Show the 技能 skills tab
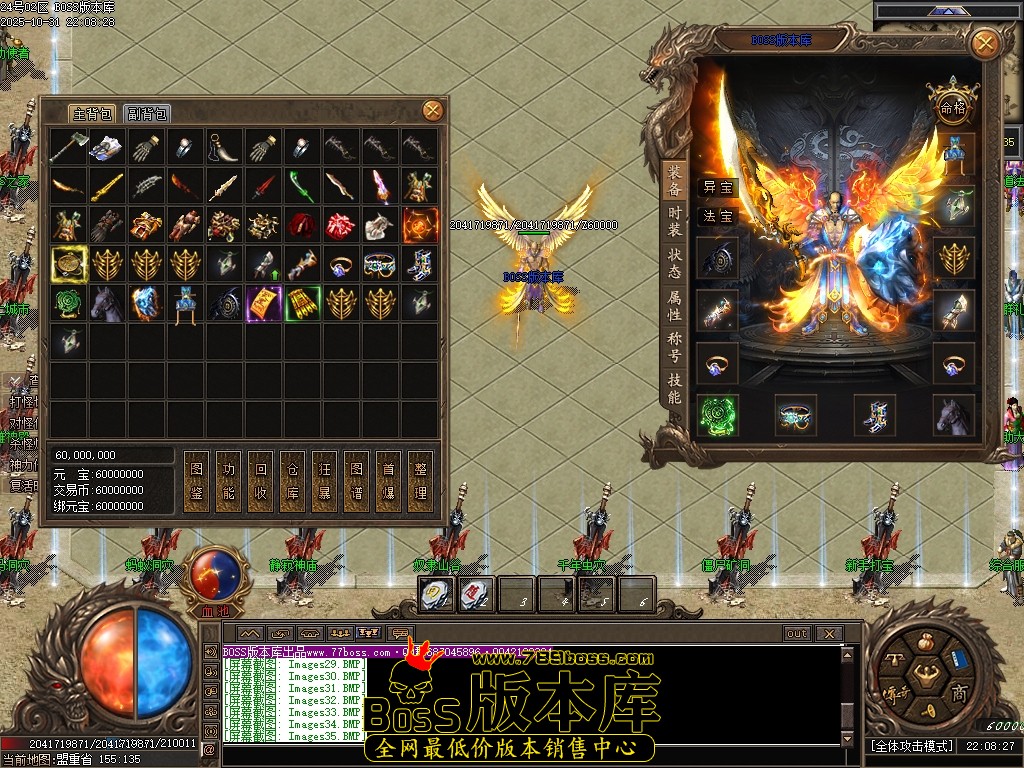The width and height of the screenshot is (1024, 768). 674,389
